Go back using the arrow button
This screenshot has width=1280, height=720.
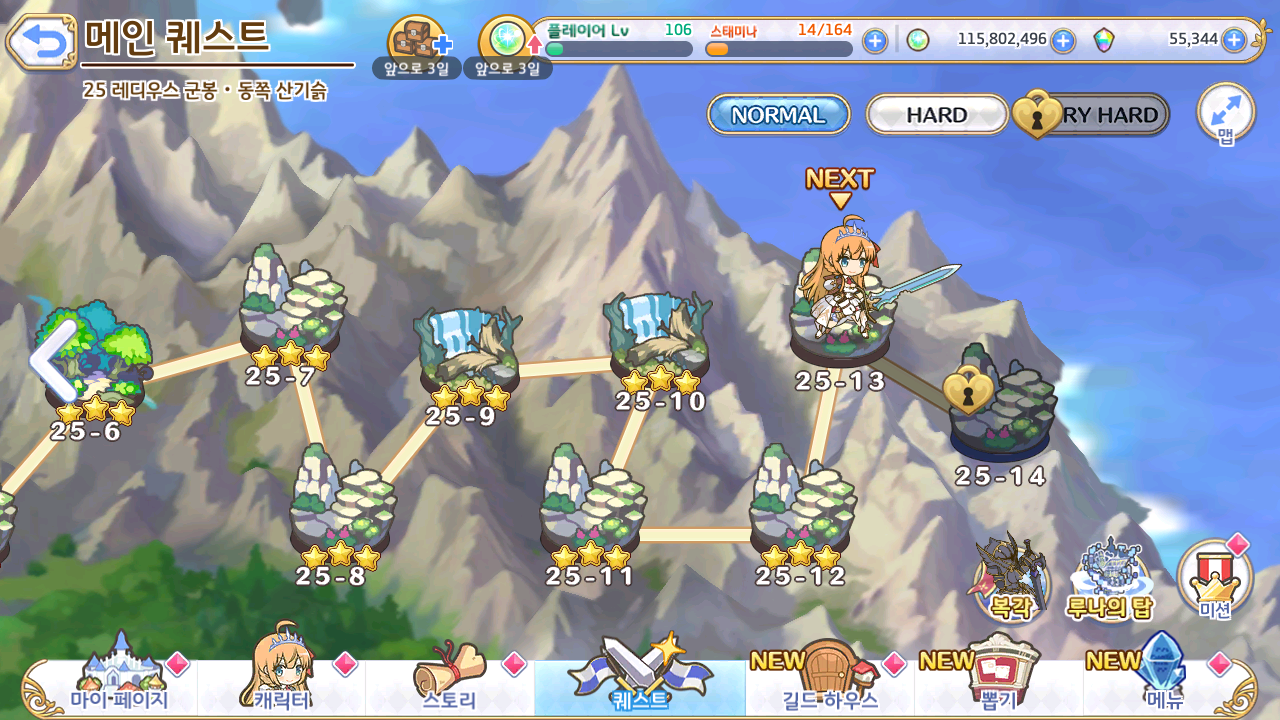point(41,41)
